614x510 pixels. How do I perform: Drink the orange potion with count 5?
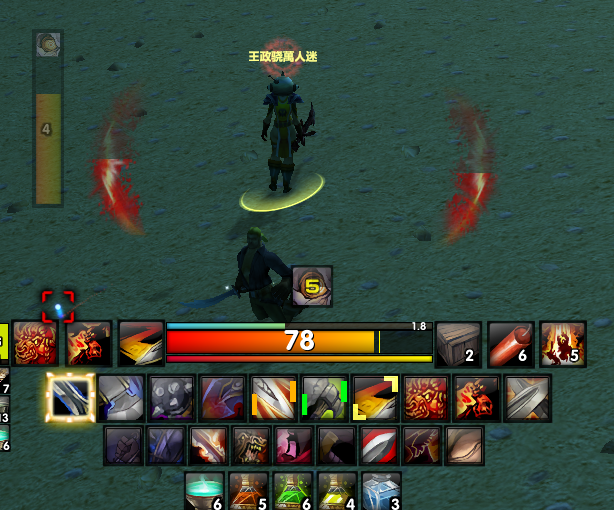click(x=251, y=492)
